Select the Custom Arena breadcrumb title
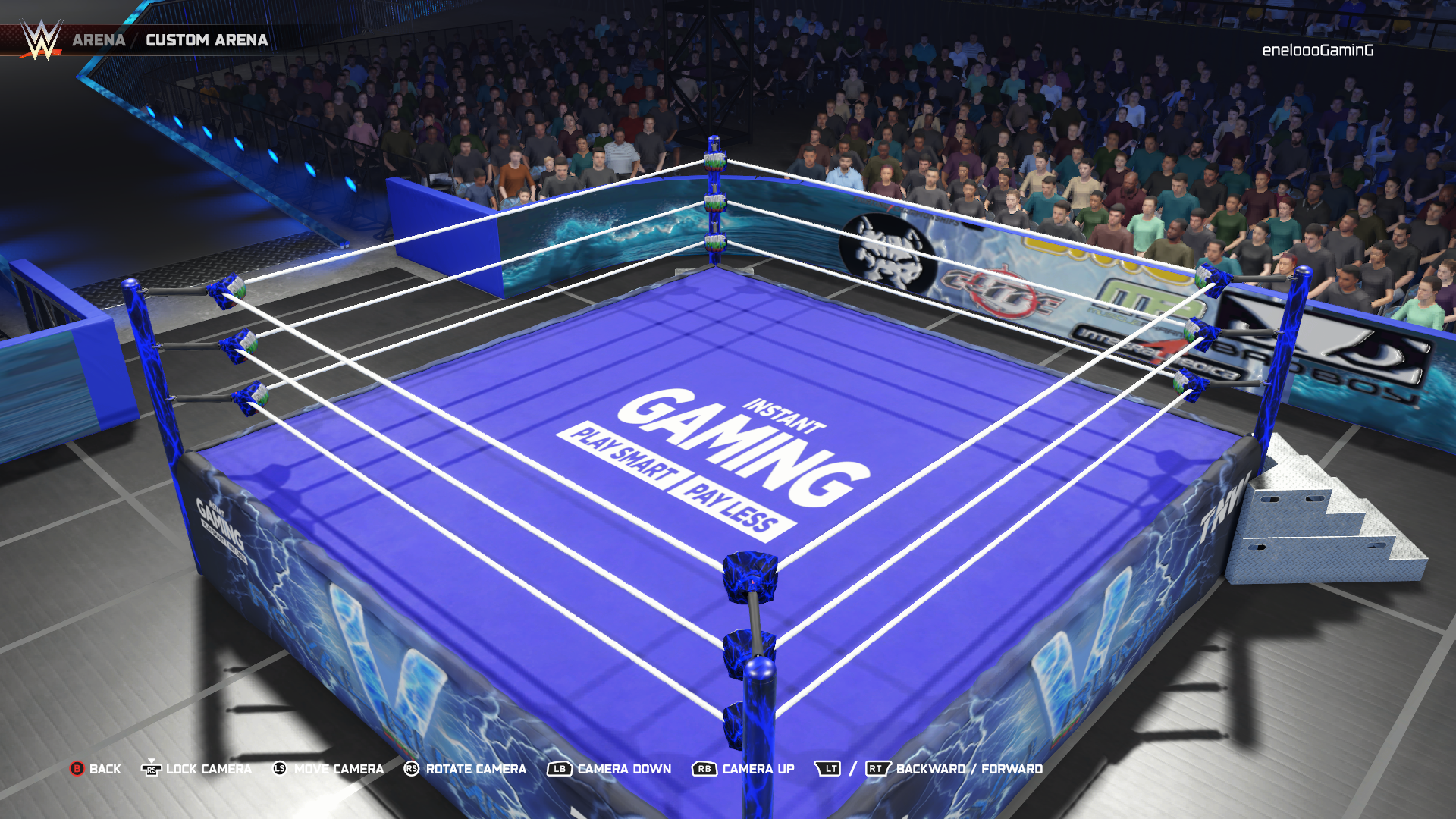The width and height of the screenshot is (1456, 819). [206, 40]
